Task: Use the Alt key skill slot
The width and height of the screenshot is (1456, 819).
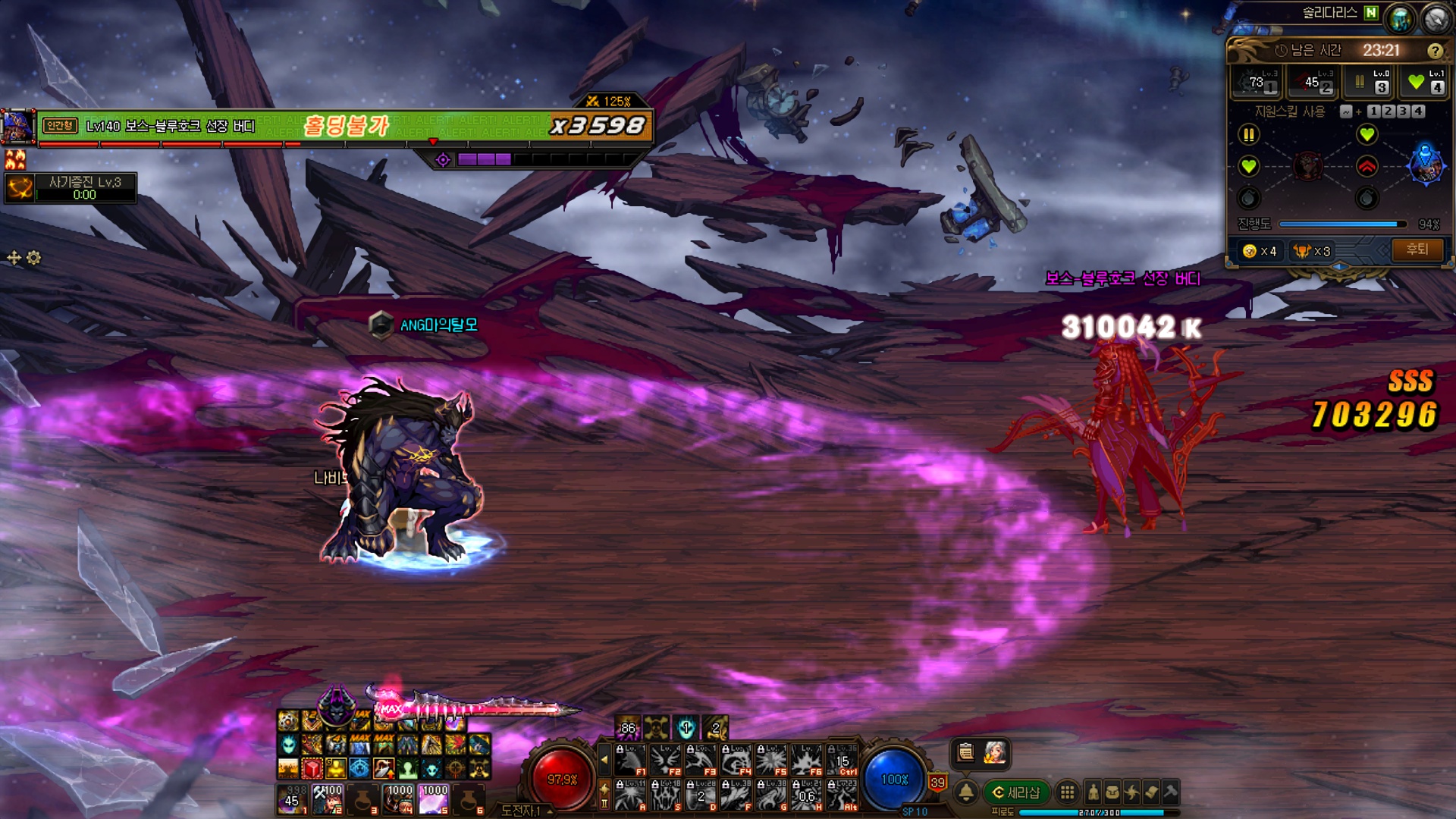Action: pos(843,795)
